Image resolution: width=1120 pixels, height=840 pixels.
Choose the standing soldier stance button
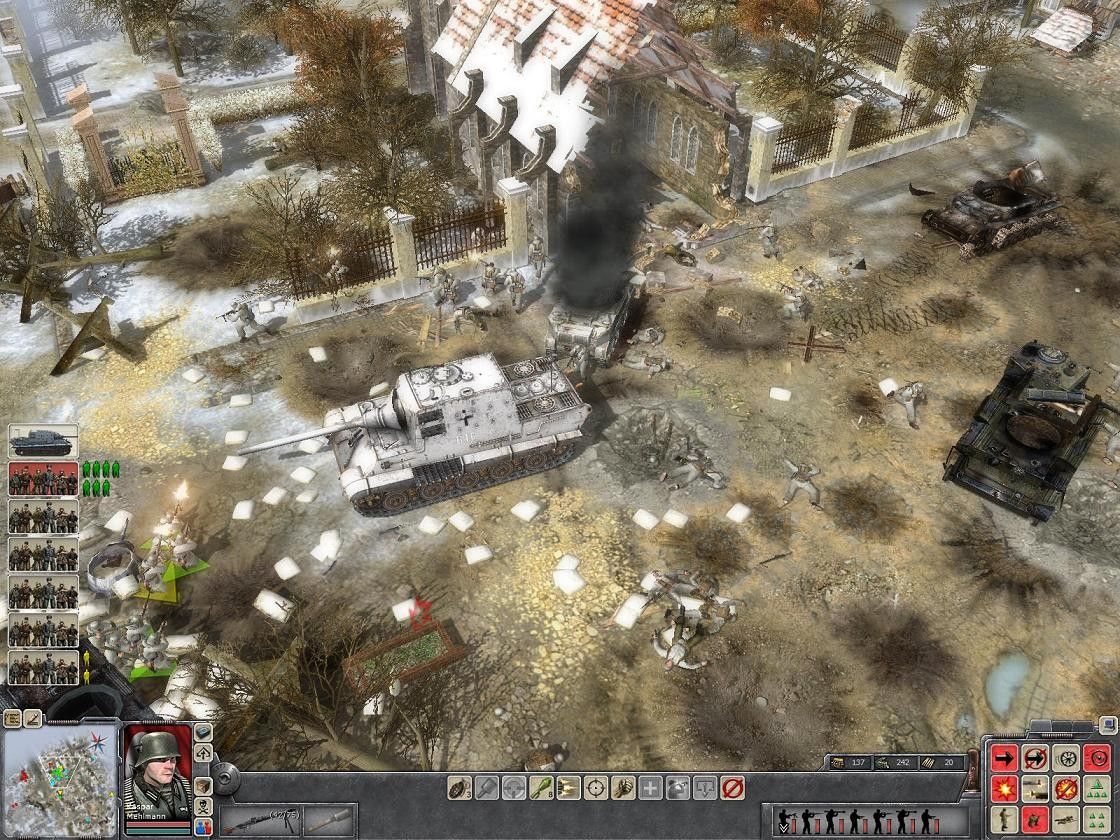(x=1005, y=821)
